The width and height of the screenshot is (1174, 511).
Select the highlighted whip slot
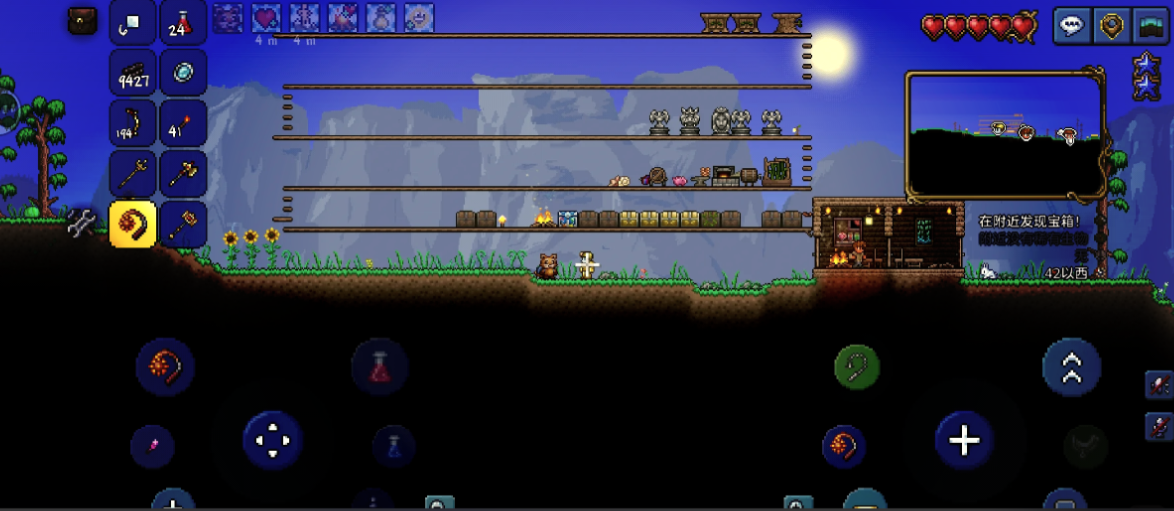click(x=132, y=223)
